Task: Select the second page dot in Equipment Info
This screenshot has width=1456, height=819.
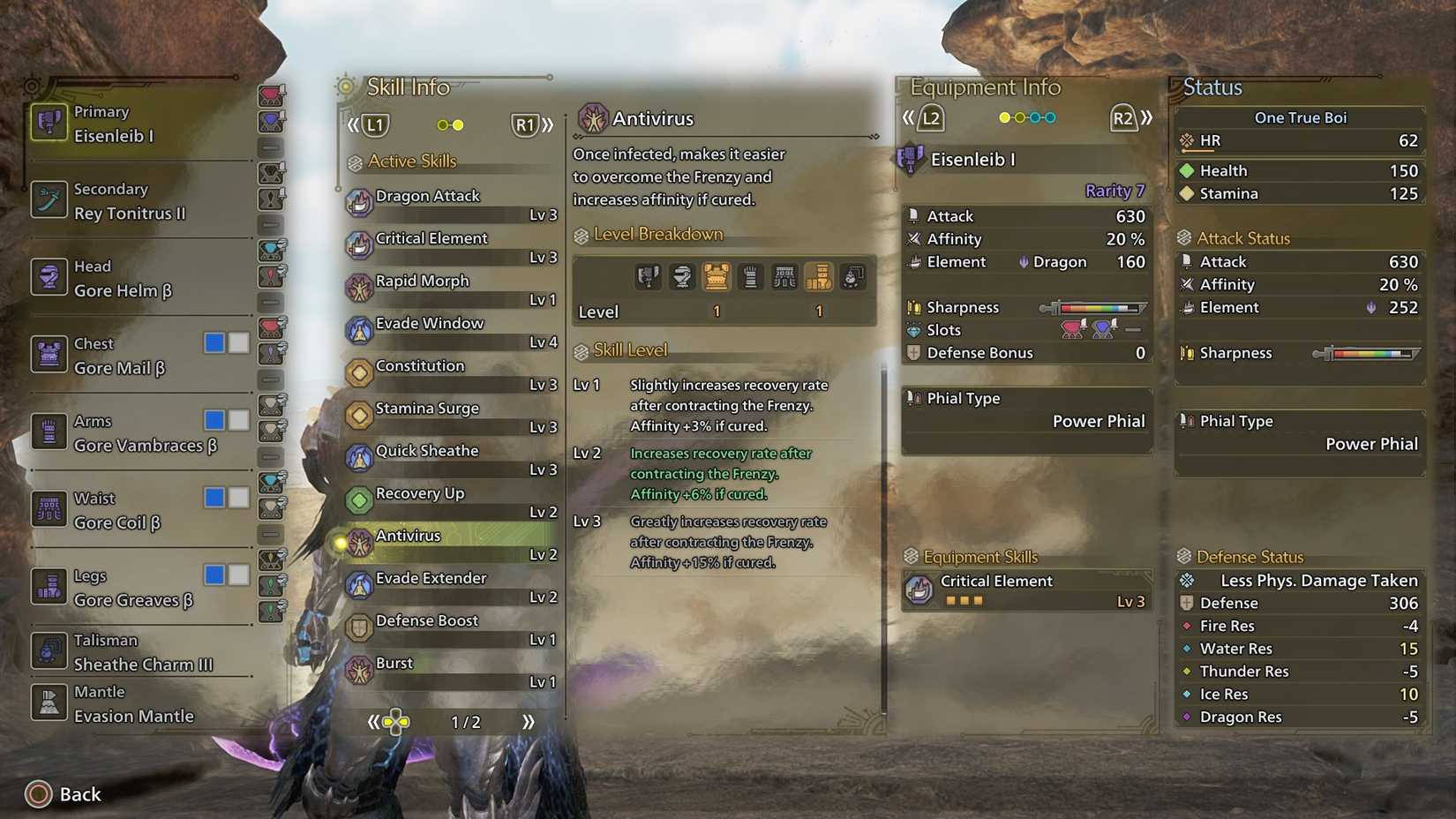Action: 1020,116
